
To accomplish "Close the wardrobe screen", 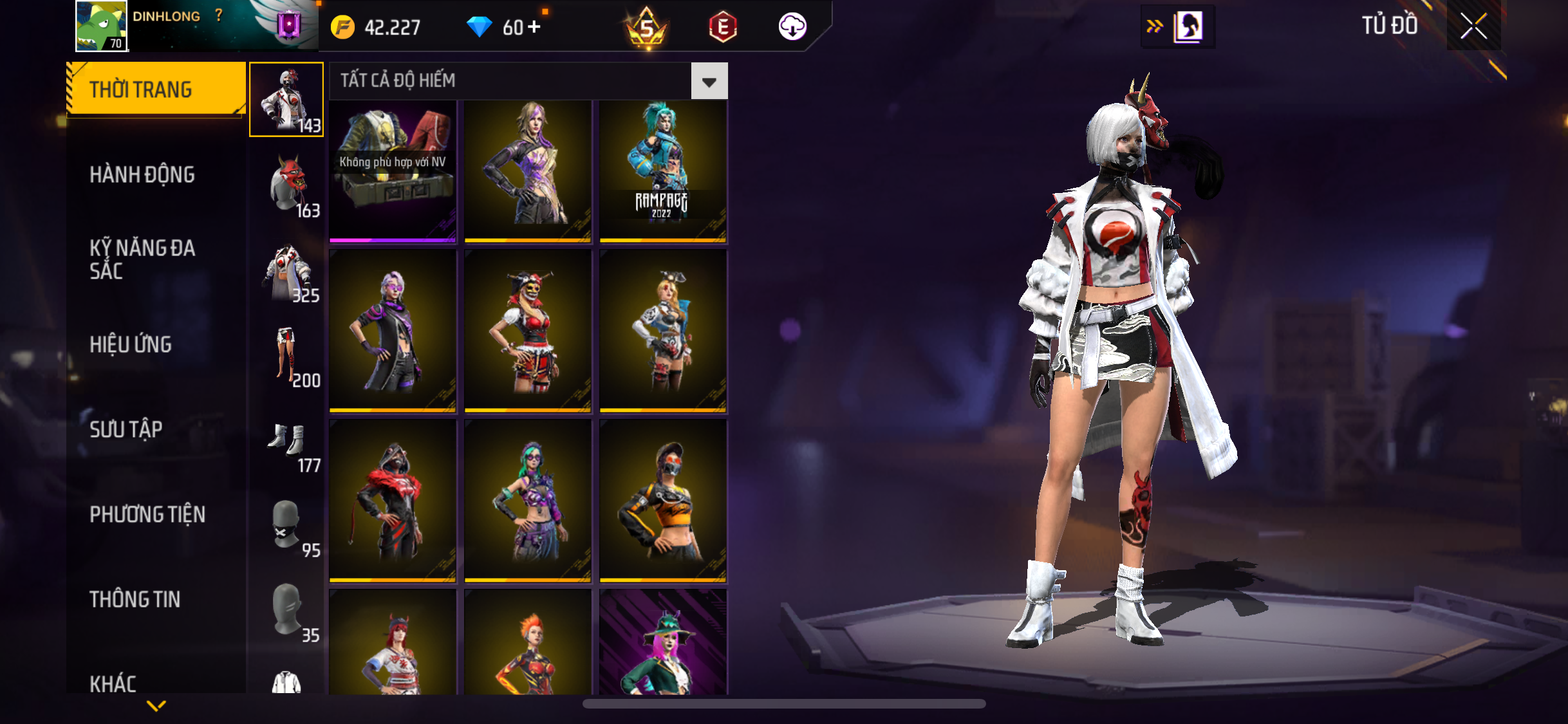I will tap(1473, 26).
